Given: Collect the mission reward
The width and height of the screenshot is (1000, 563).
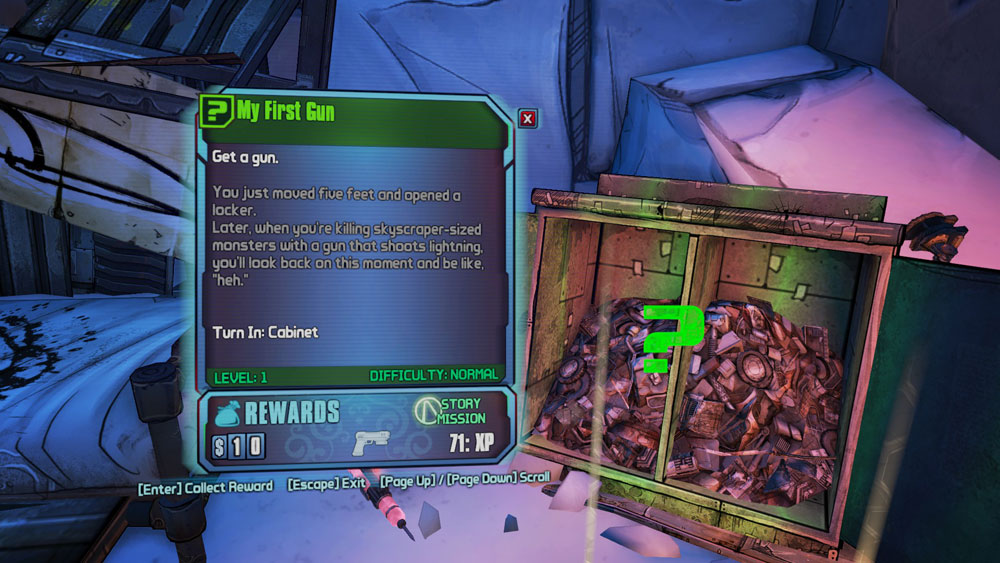Looking at the screenshot, I should (x=205, y=486).
